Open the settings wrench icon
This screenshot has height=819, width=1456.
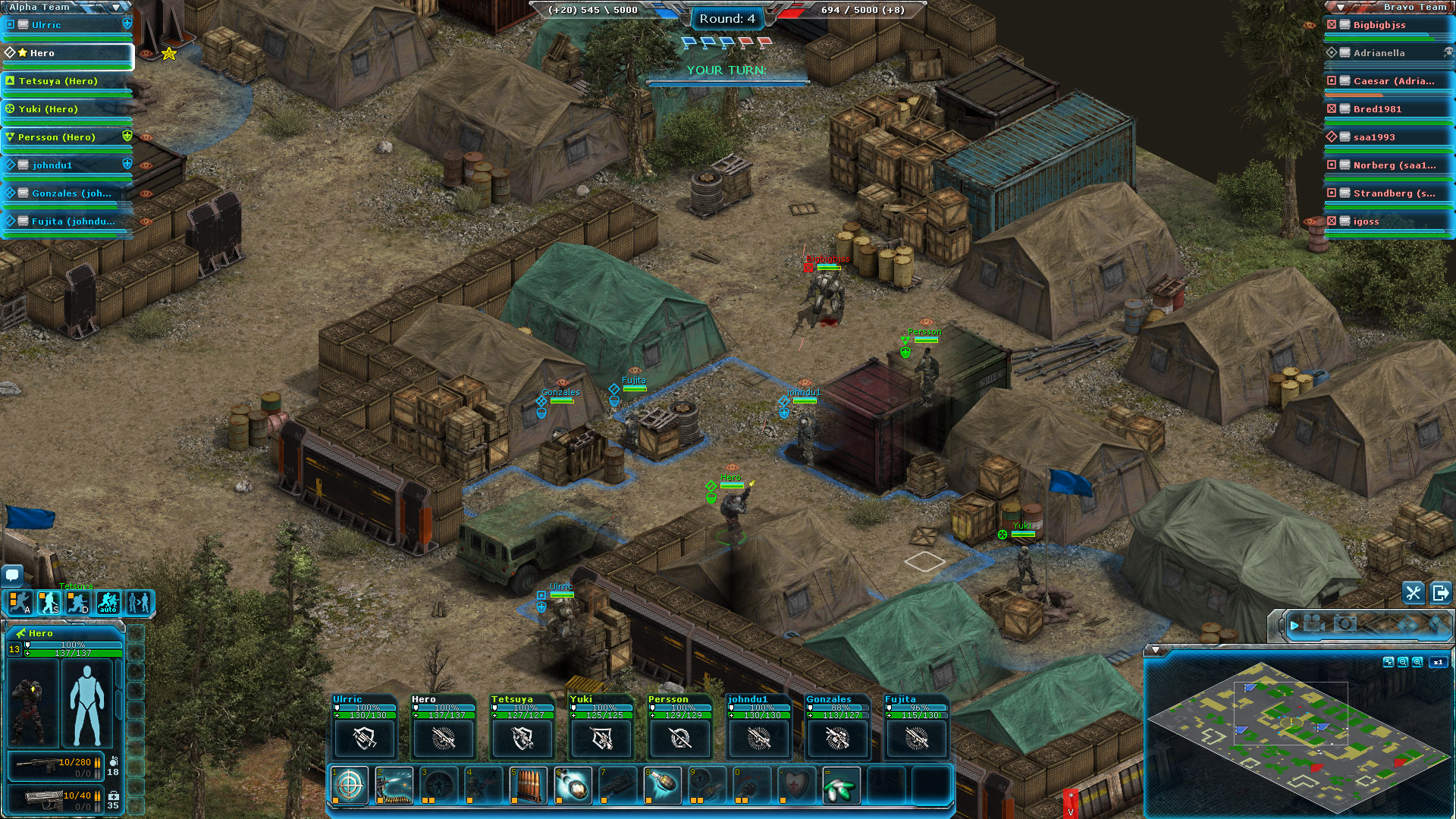(1414, 594)
